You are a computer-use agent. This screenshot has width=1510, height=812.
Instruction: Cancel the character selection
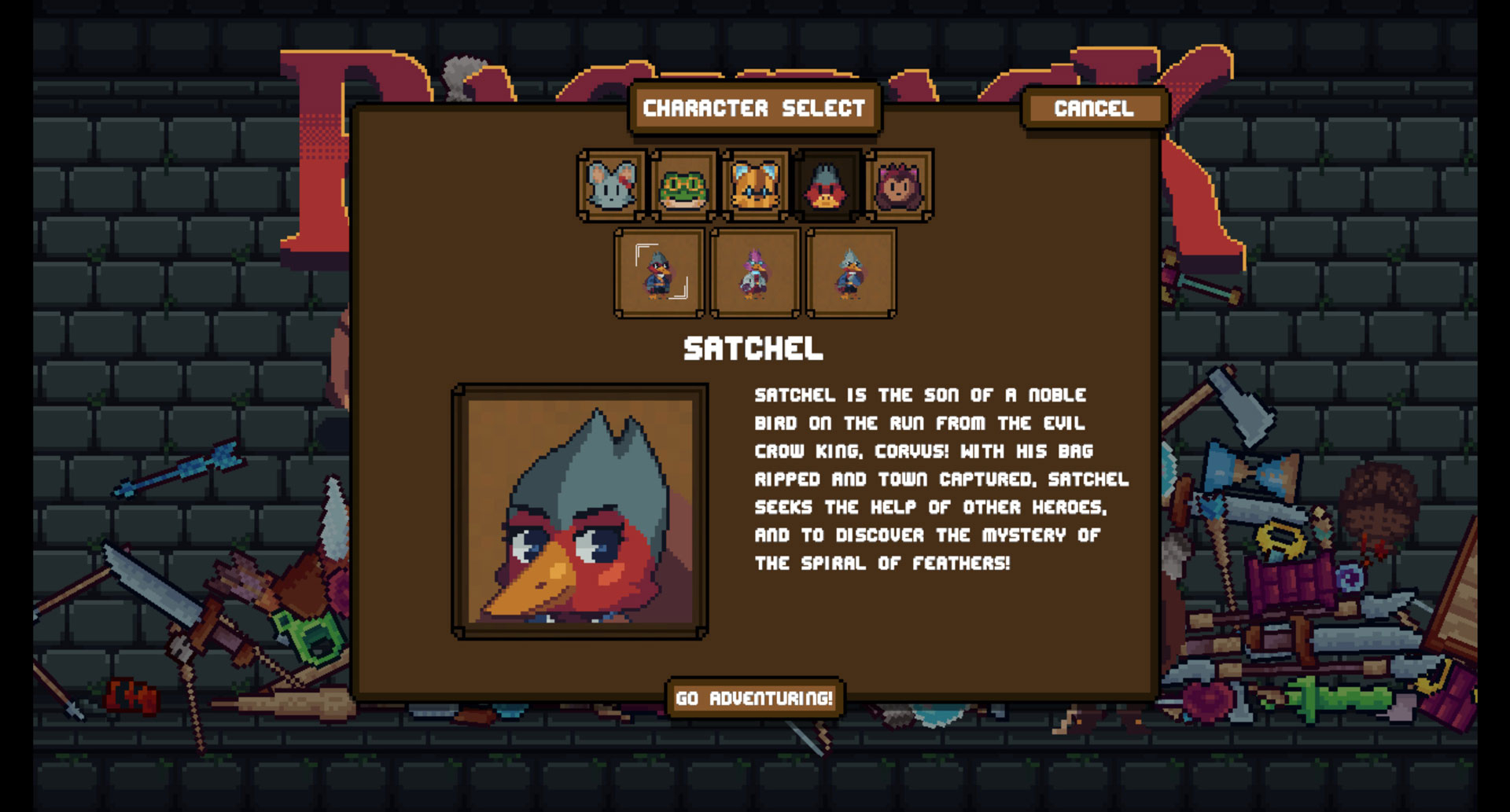tap(1094, 108)
